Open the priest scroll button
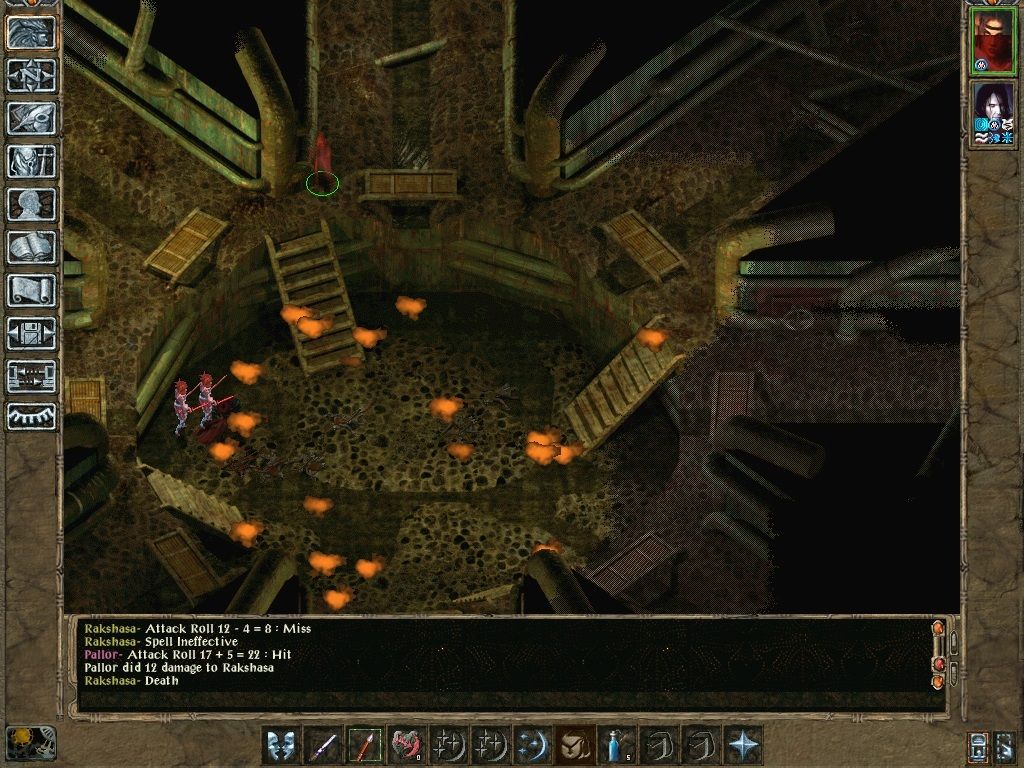Viewport: 1024px width, 768px height. 31,290
